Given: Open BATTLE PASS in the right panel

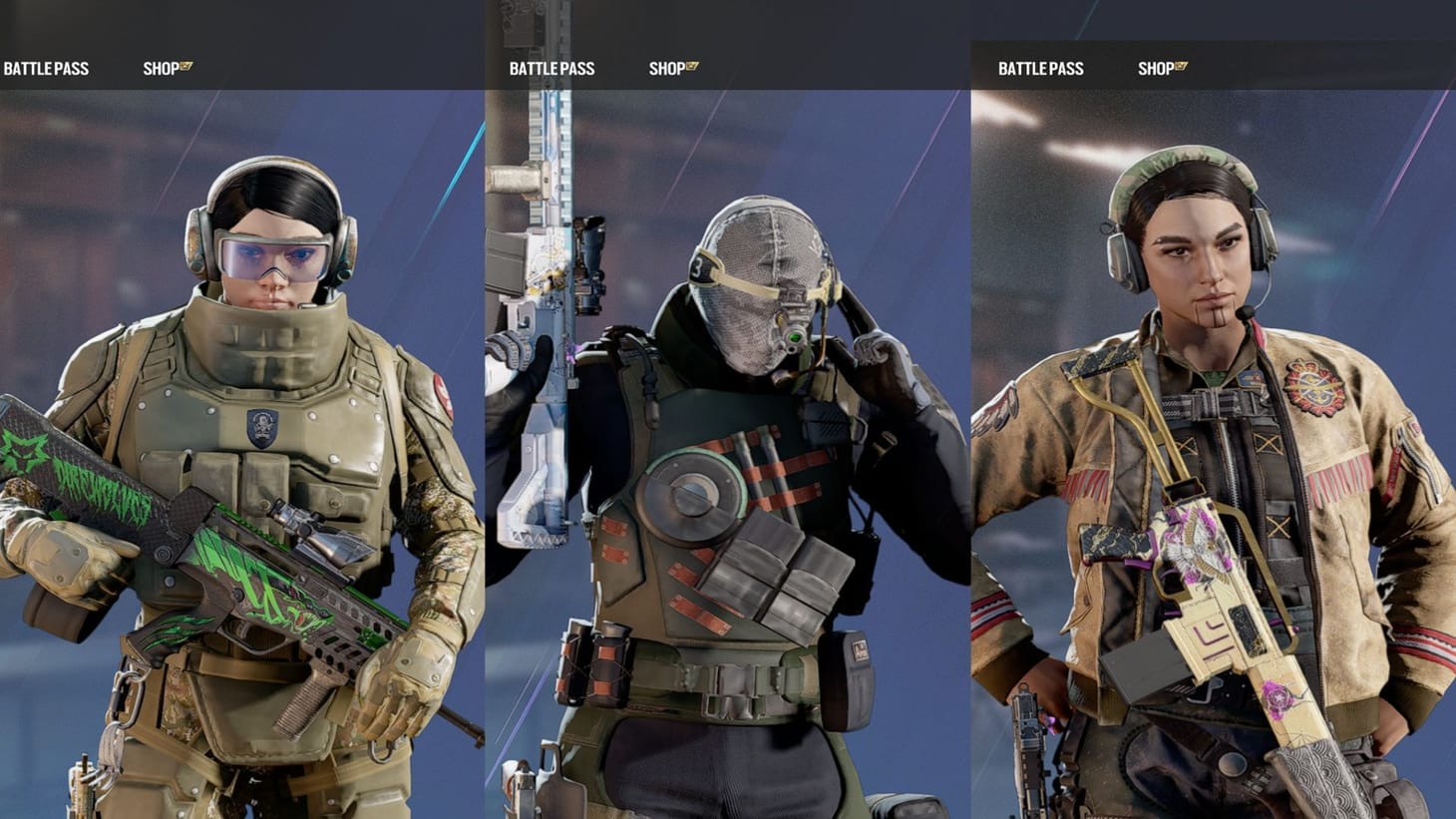Looking at the screenshot, I should [x=1040, y=68].
